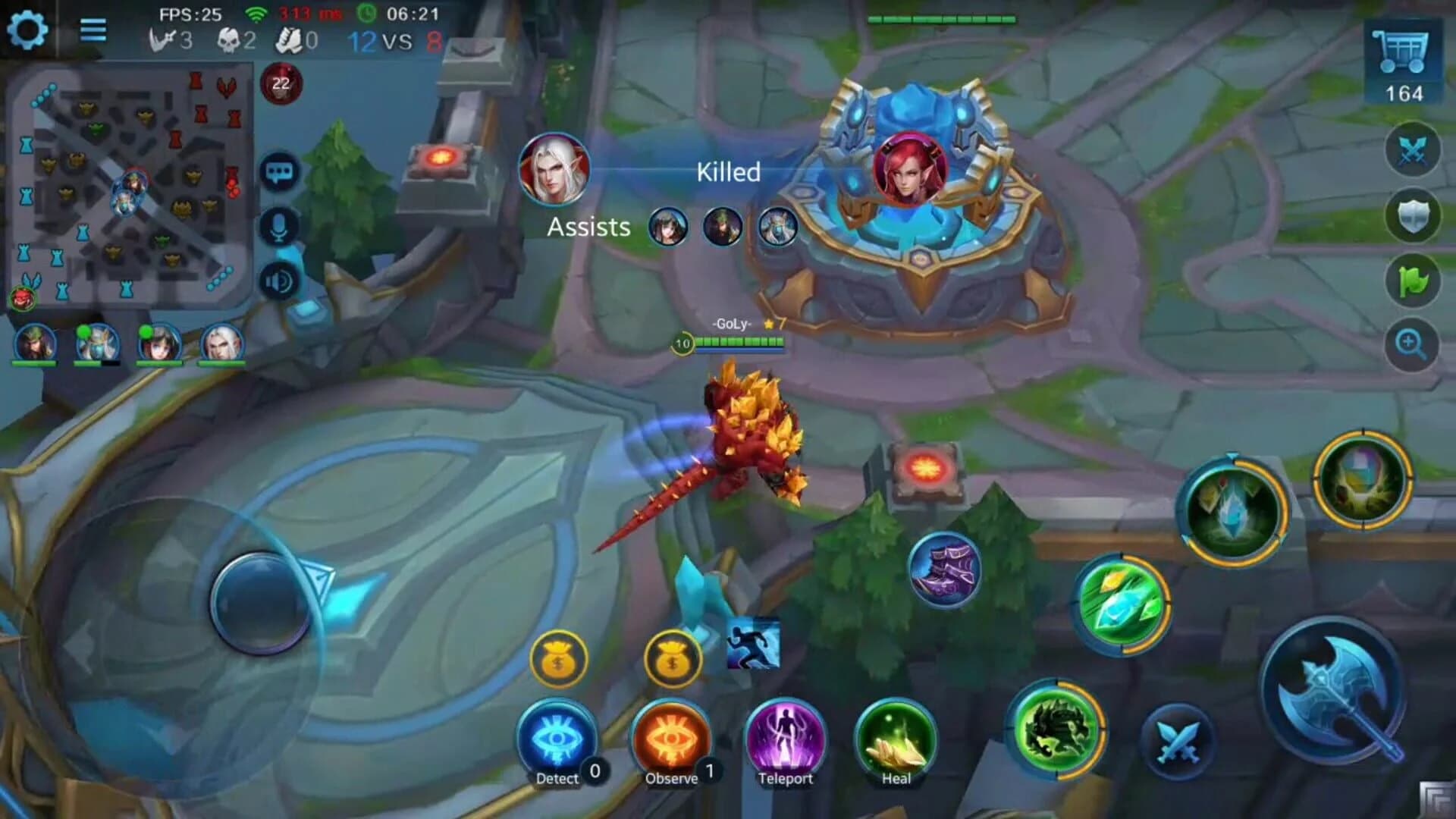Select the gold bag quick-buy item

click(559, 658)
